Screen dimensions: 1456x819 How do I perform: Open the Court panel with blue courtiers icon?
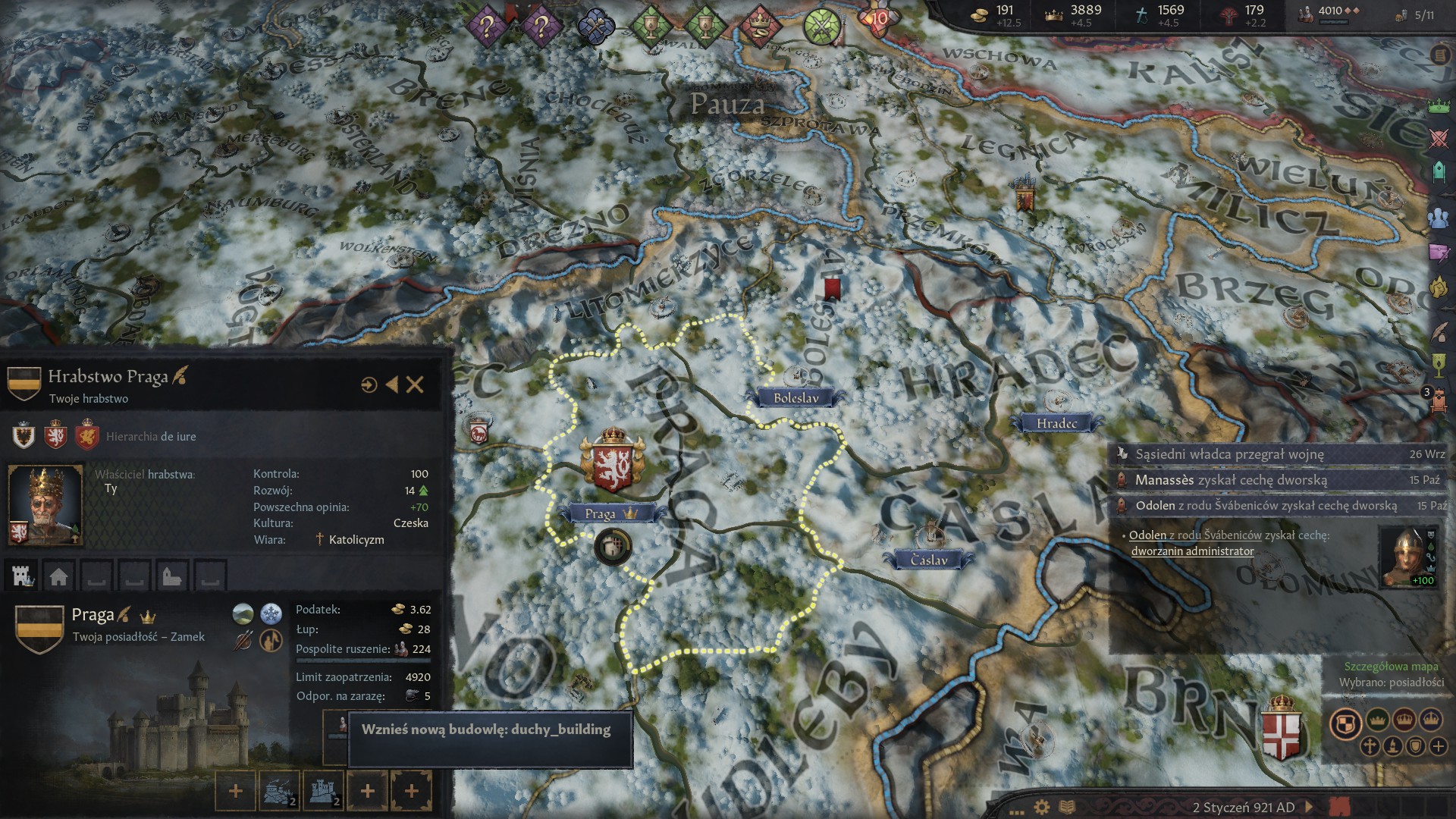tap(1437, 218)
